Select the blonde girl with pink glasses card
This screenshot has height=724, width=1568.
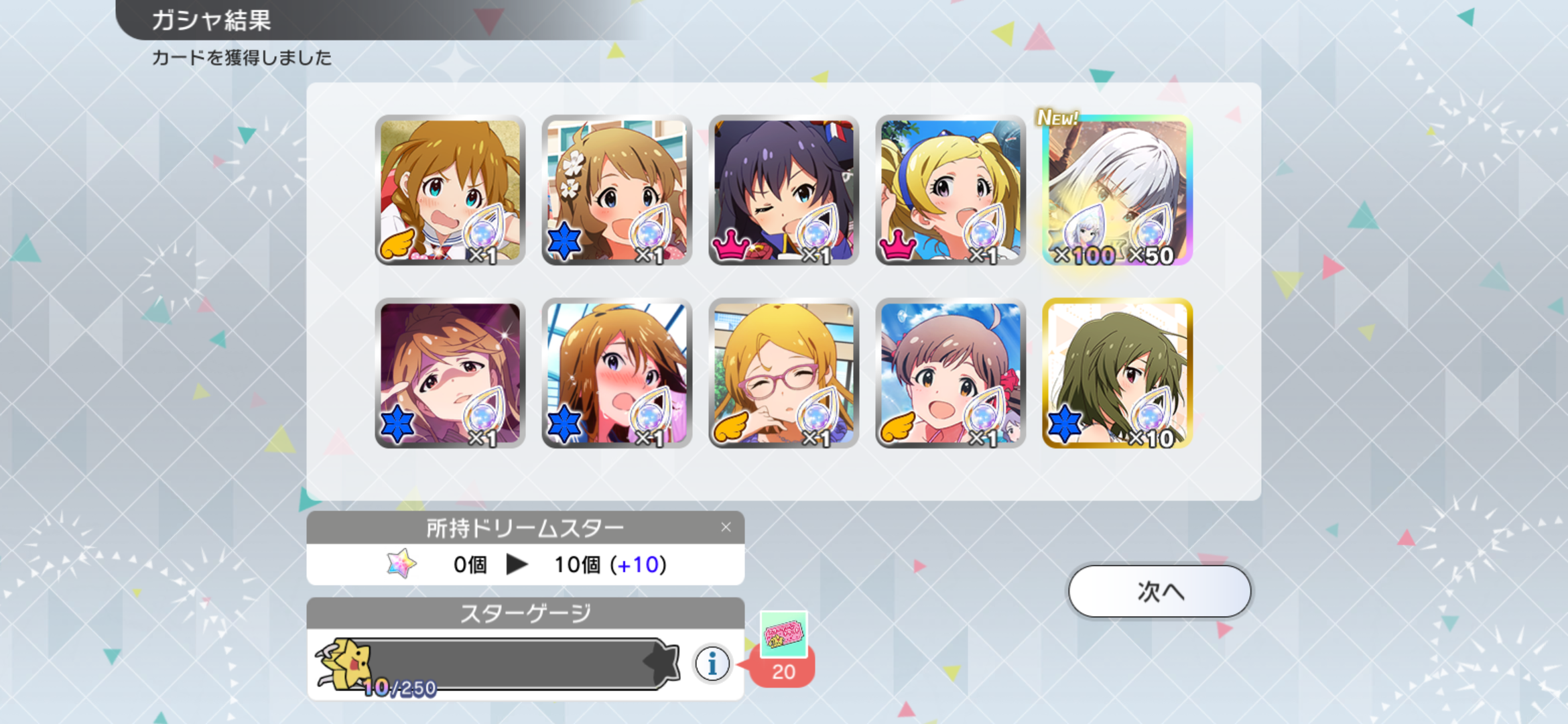tap(783, 373)
